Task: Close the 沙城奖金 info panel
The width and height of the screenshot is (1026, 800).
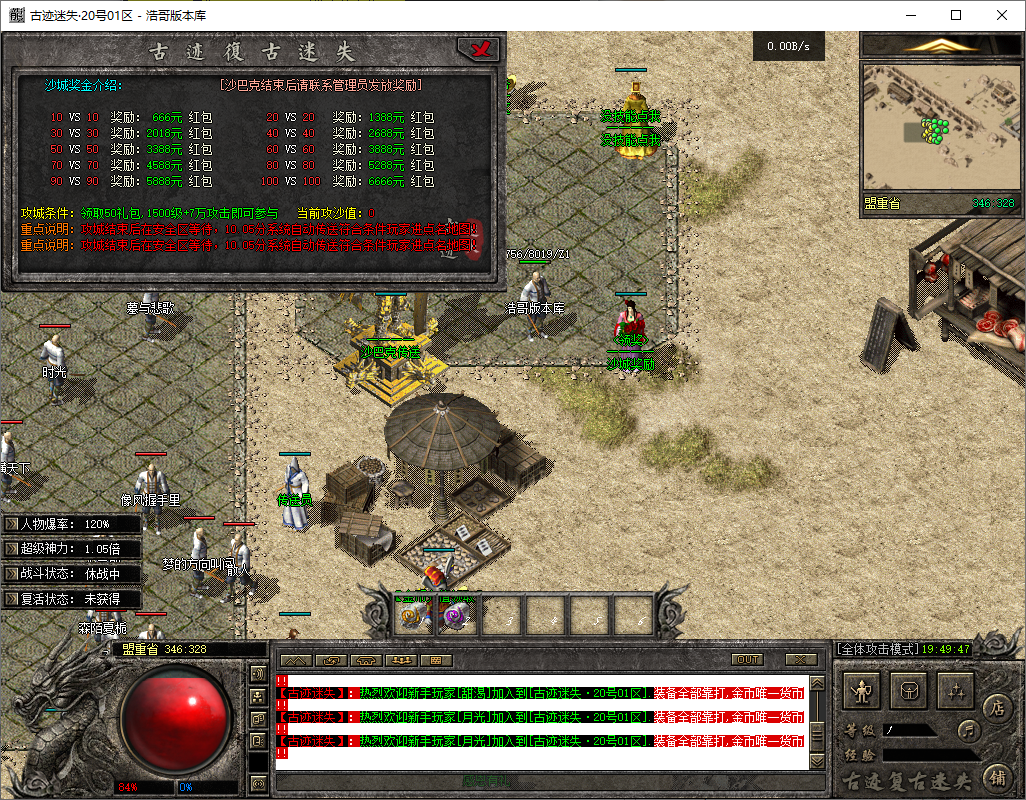Action: [x=482, y=49]
